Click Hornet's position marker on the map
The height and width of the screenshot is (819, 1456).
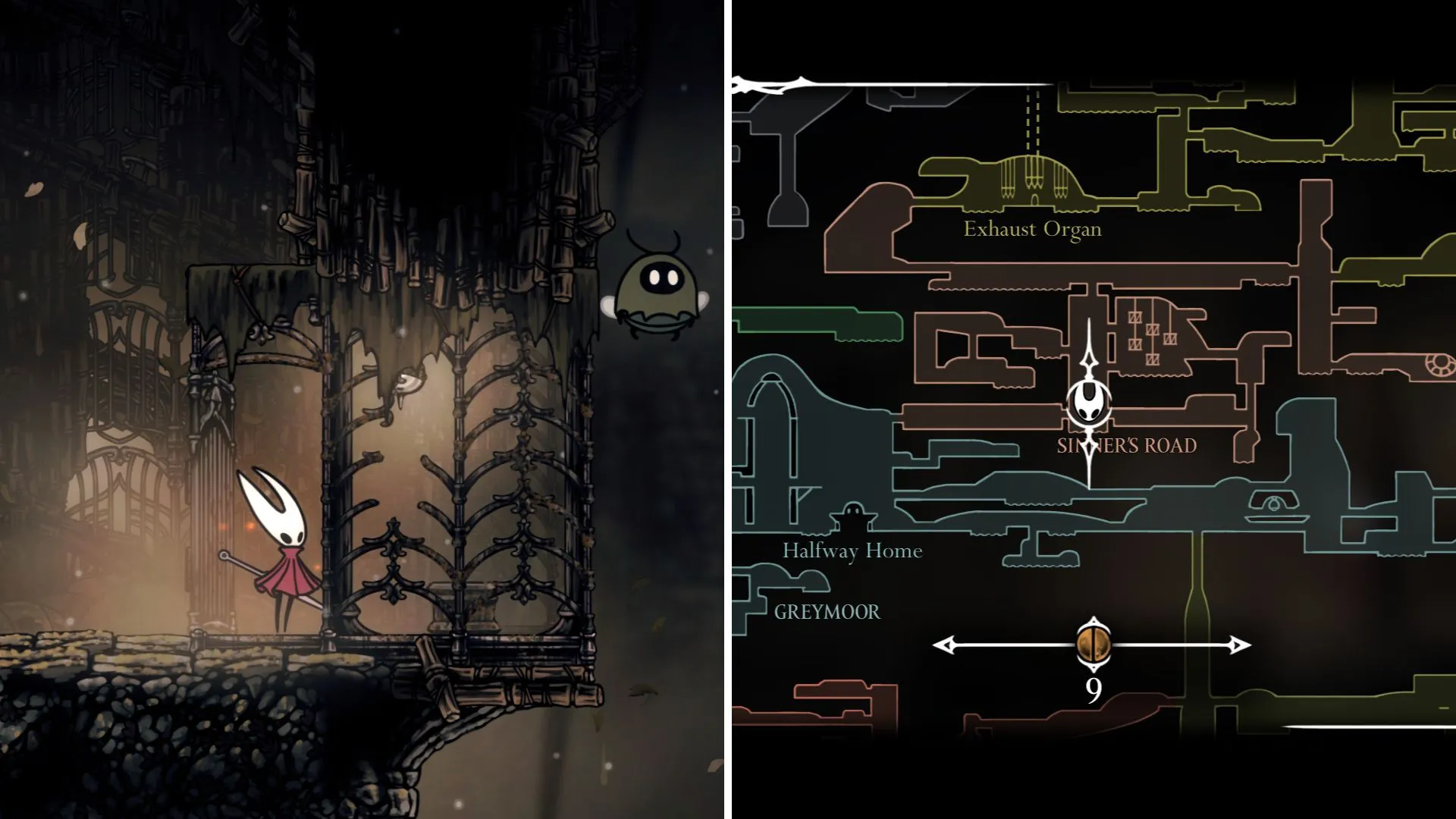pos(1090,402)
